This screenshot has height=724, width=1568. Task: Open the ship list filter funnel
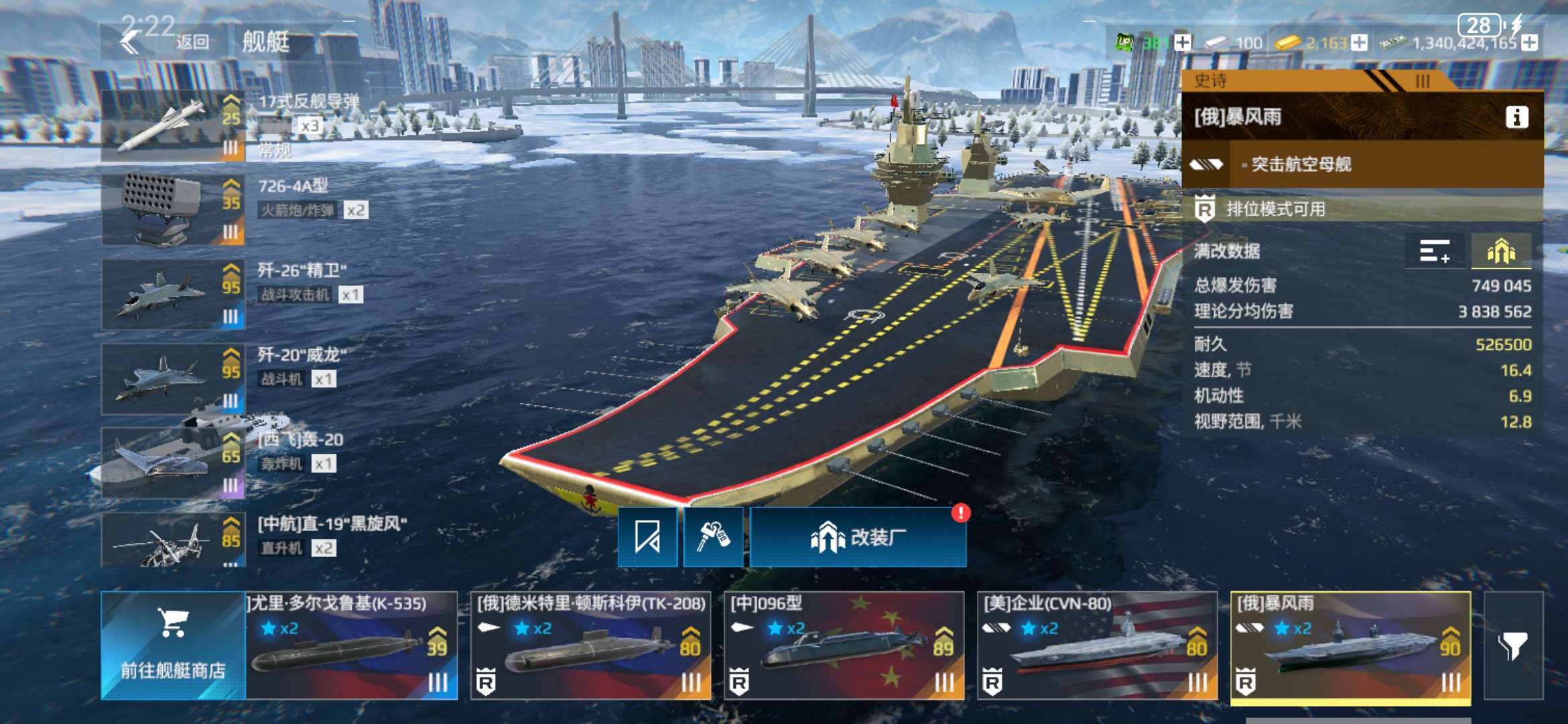tap(1513, 646)
